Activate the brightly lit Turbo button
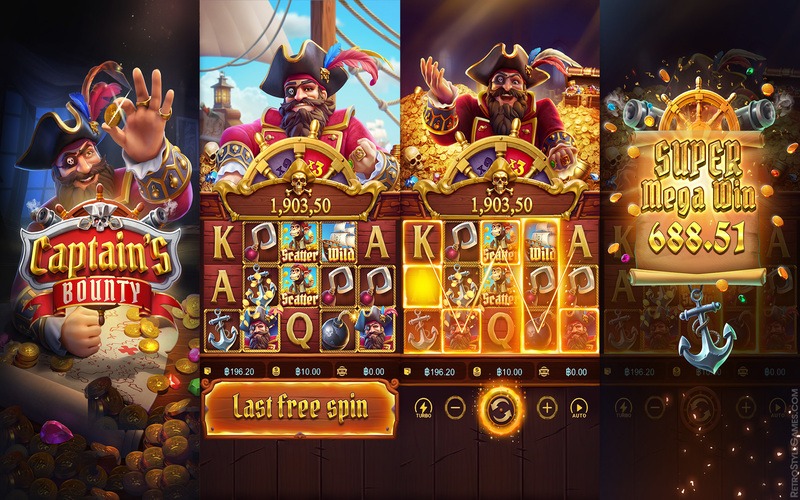 click(x=423, y=407)
